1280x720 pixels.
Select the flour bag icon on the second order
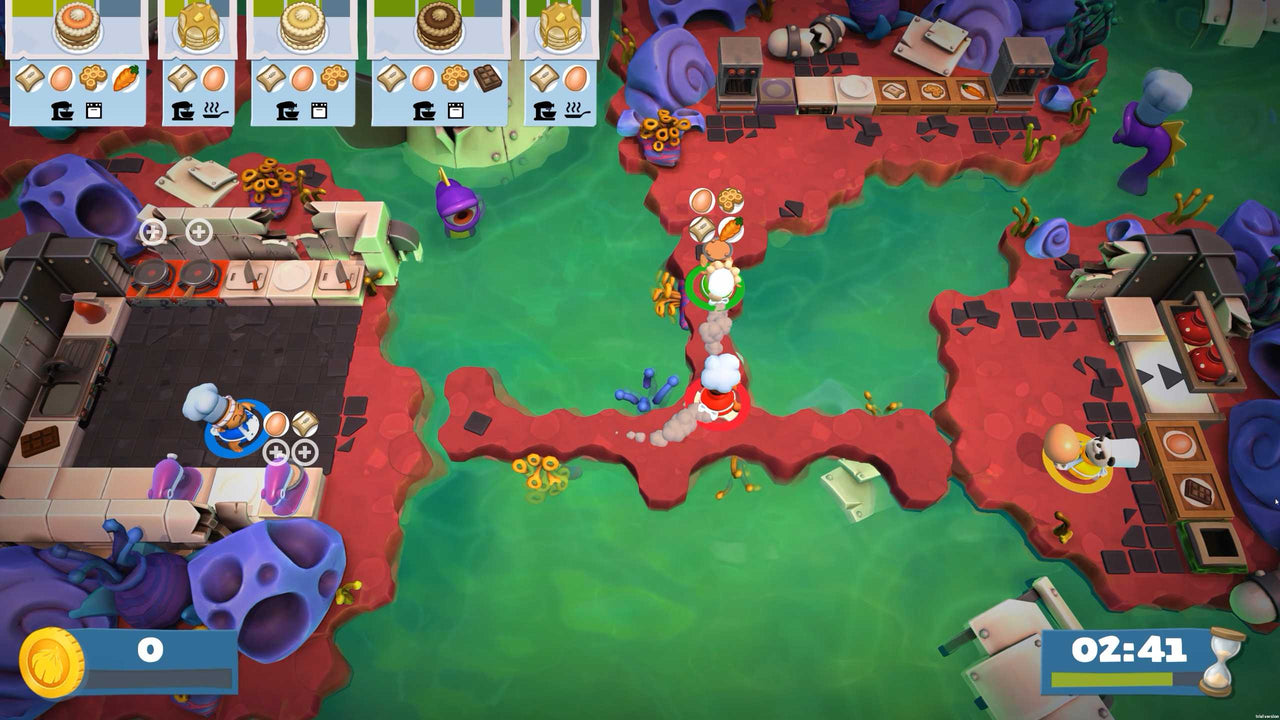click(182, 79)
